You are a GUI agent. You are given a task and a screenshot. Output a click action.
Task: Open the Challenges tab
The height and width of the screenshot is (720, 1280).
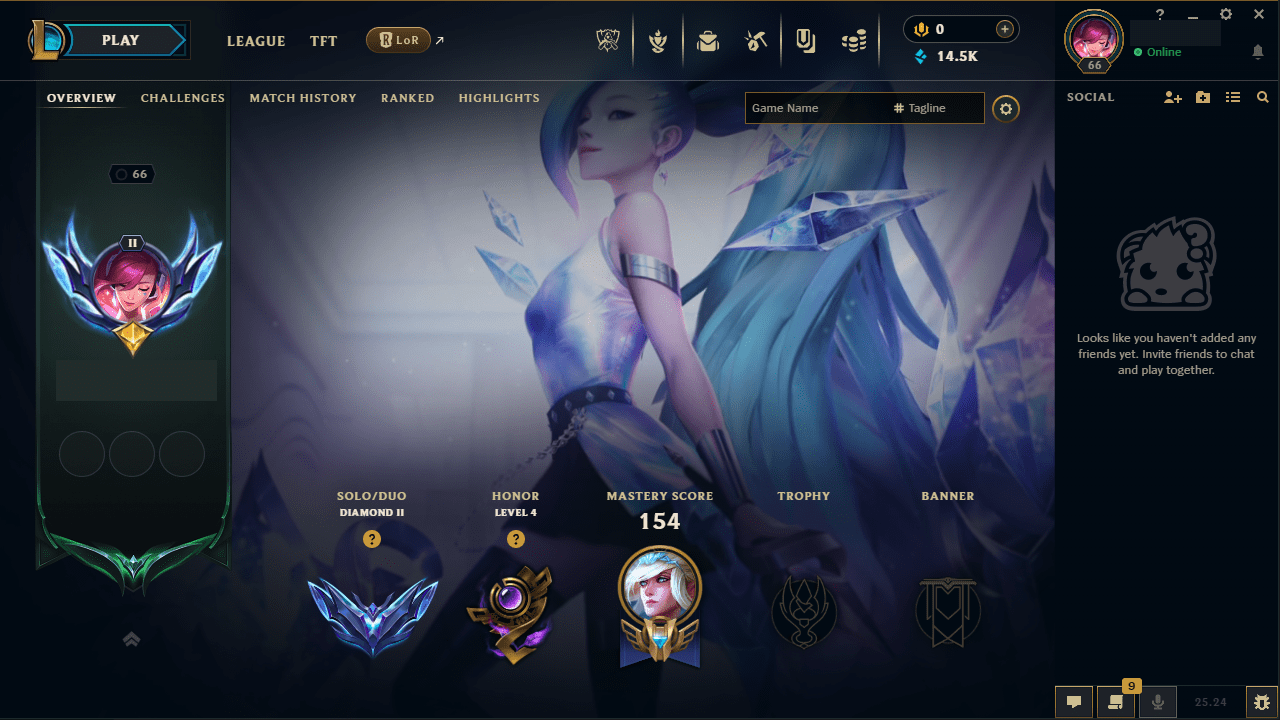(182, 98)
